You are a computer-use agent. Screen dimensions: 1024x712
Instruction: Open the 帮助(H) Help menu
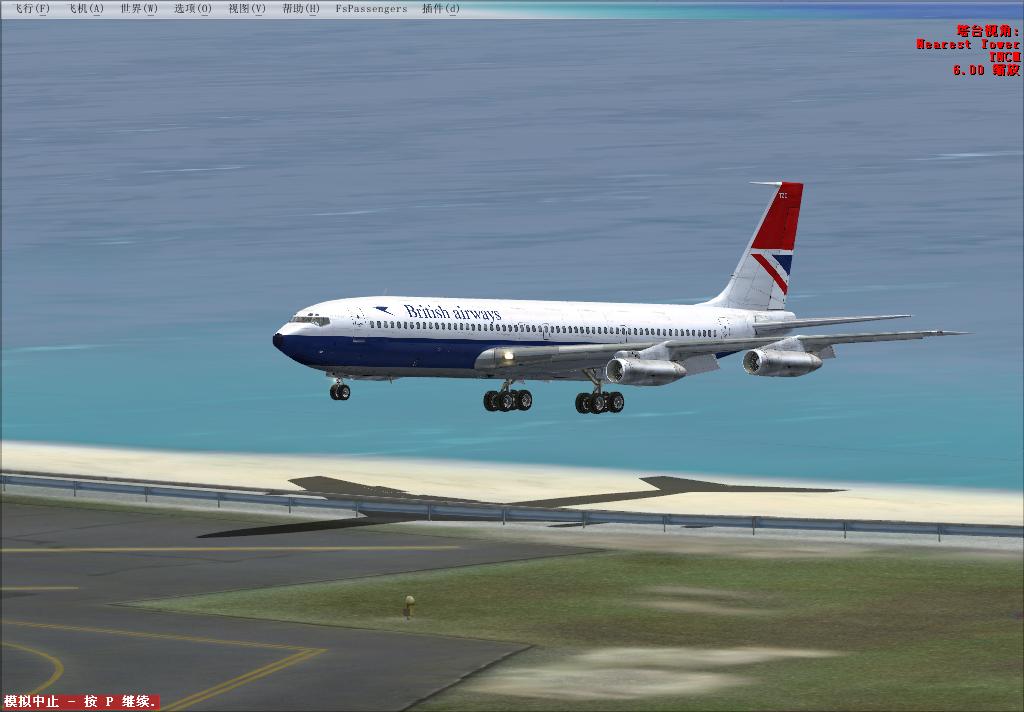(301, 9)
